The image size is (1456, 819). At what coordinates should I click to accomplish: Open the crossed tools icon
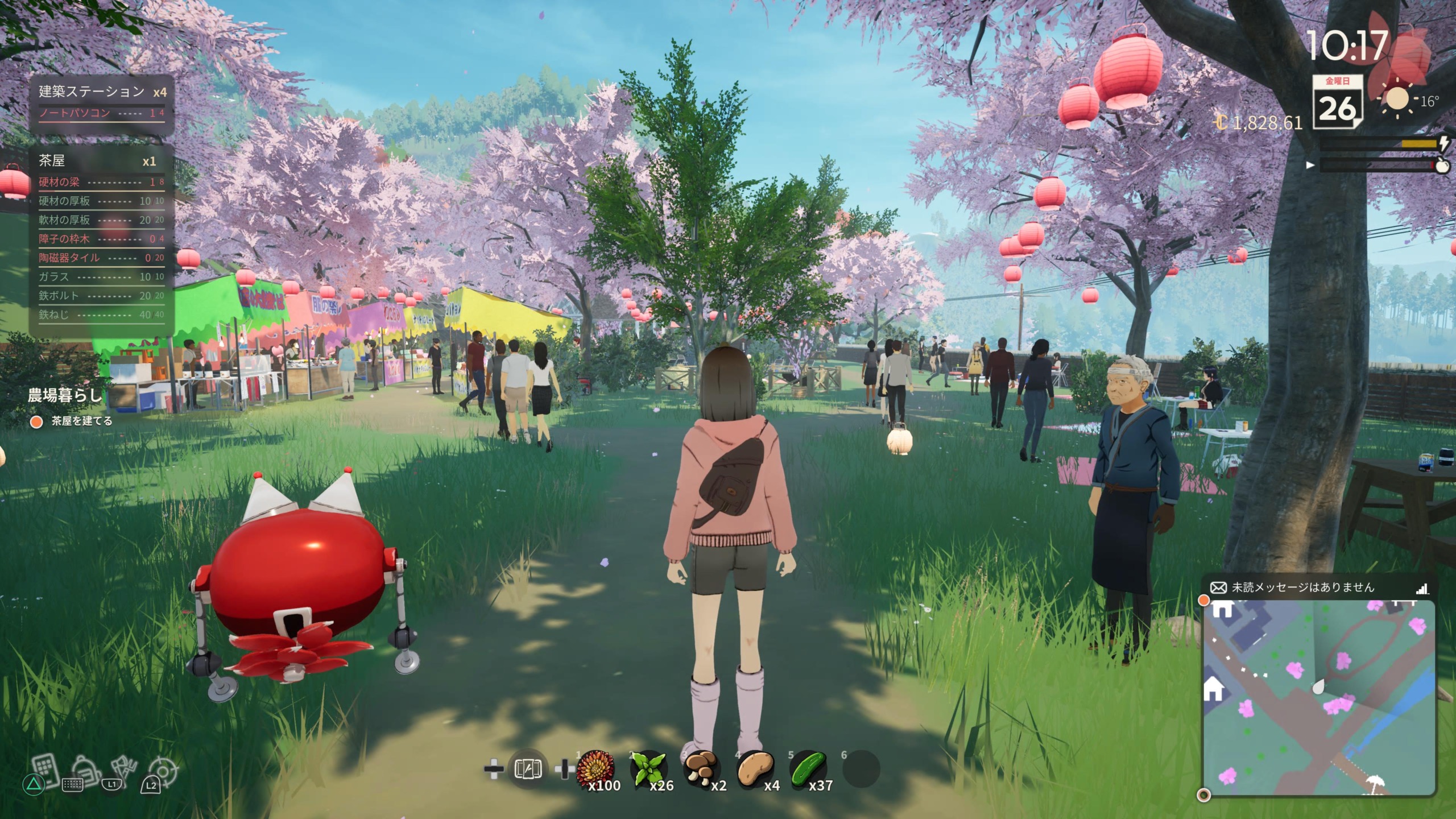point(123,768)
